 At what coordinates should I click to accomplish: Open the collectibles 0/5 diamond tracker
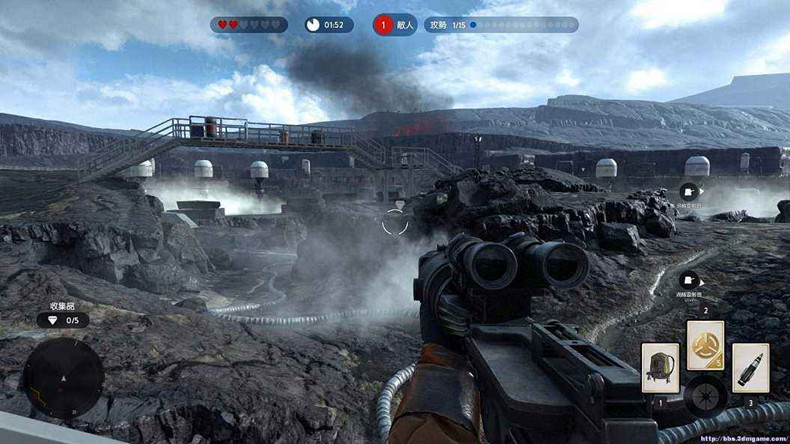tap(63, 320)
